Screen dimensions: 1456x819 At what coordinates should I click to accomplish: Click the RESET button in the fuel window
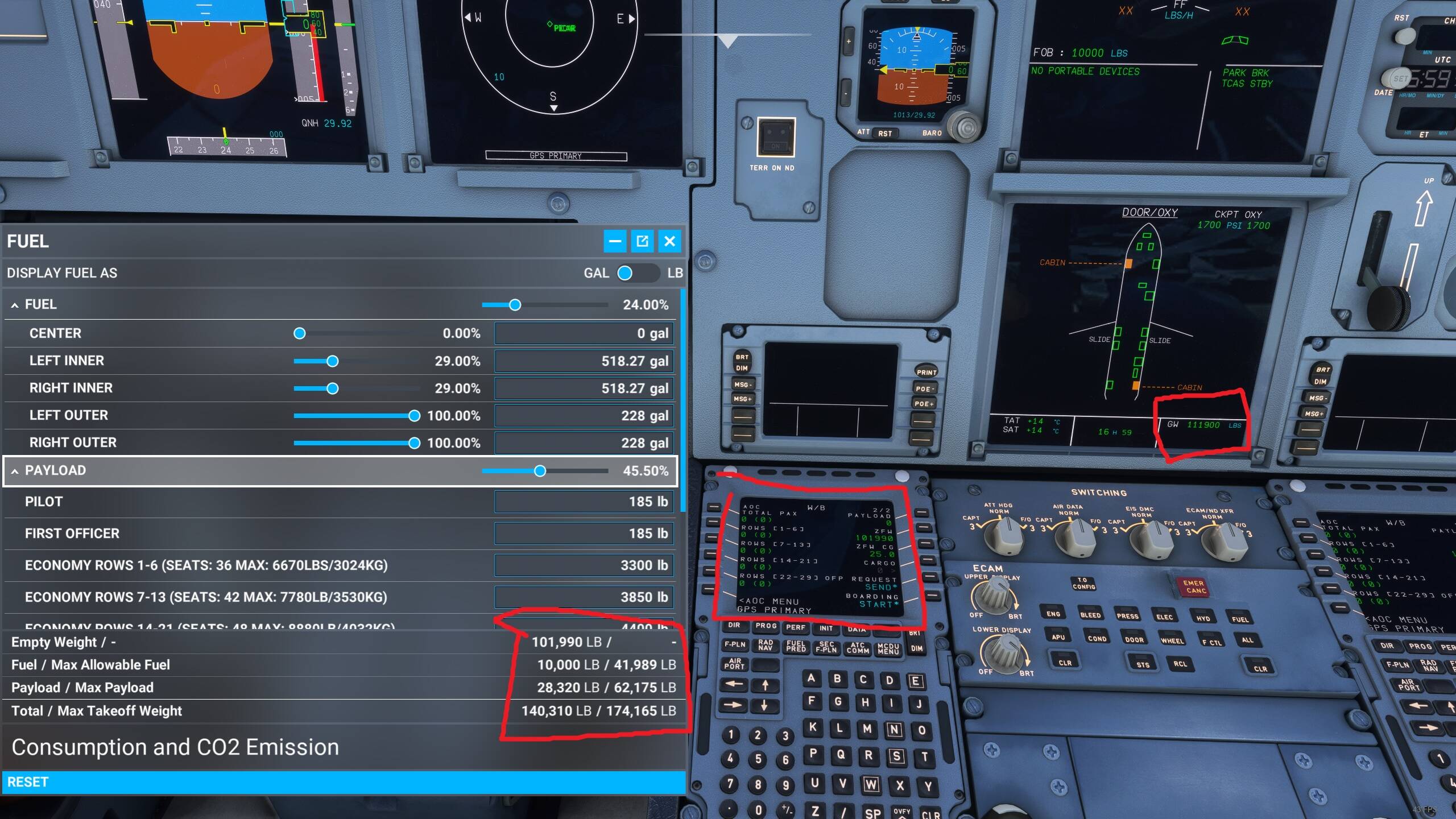(28, 781)
